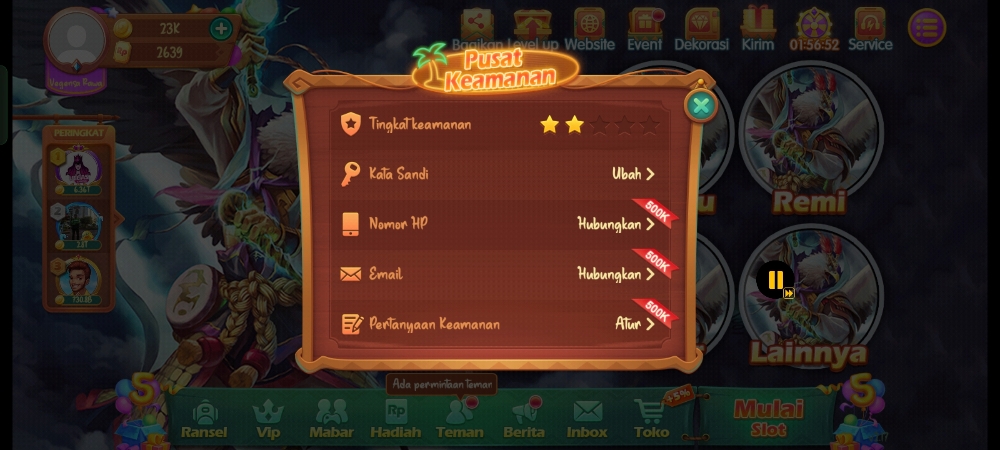
Task: Open the Service support icon
Action: pos(870,29)
